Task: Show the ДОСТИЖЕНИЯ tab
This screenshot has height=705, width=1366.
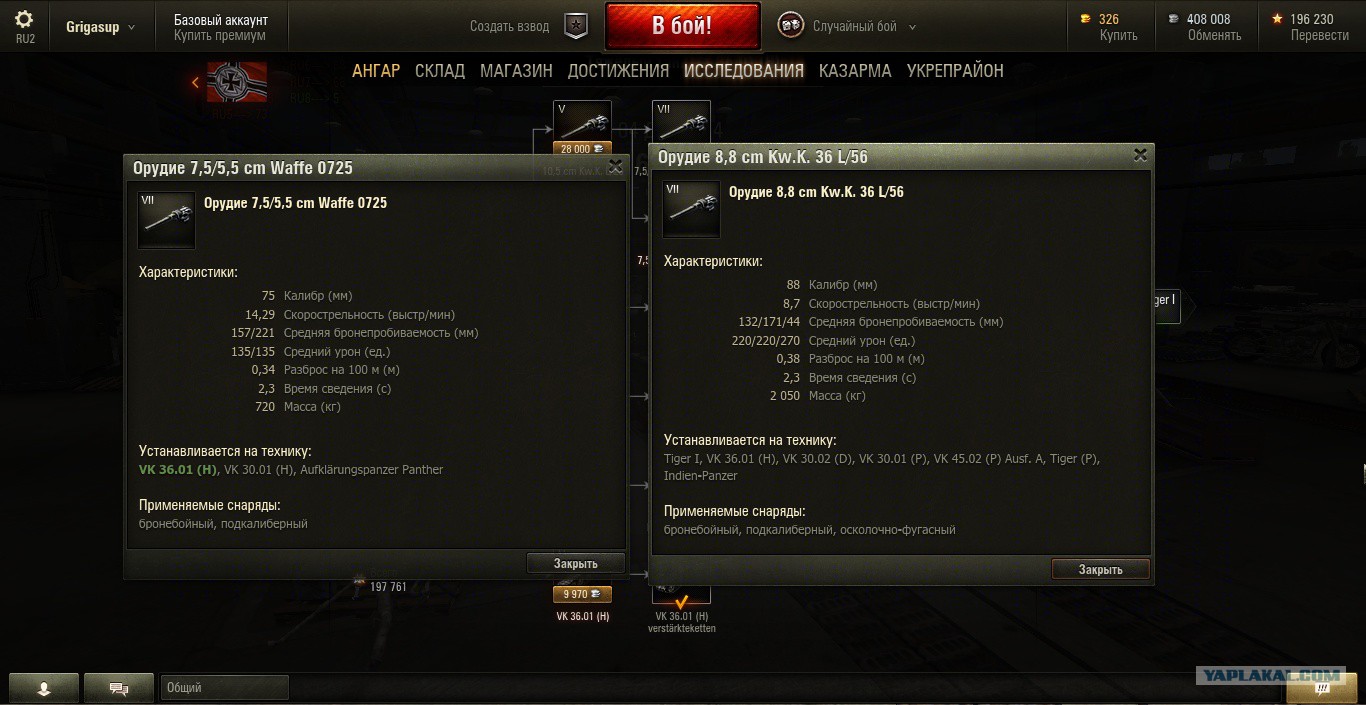Action: click(618, 71)
